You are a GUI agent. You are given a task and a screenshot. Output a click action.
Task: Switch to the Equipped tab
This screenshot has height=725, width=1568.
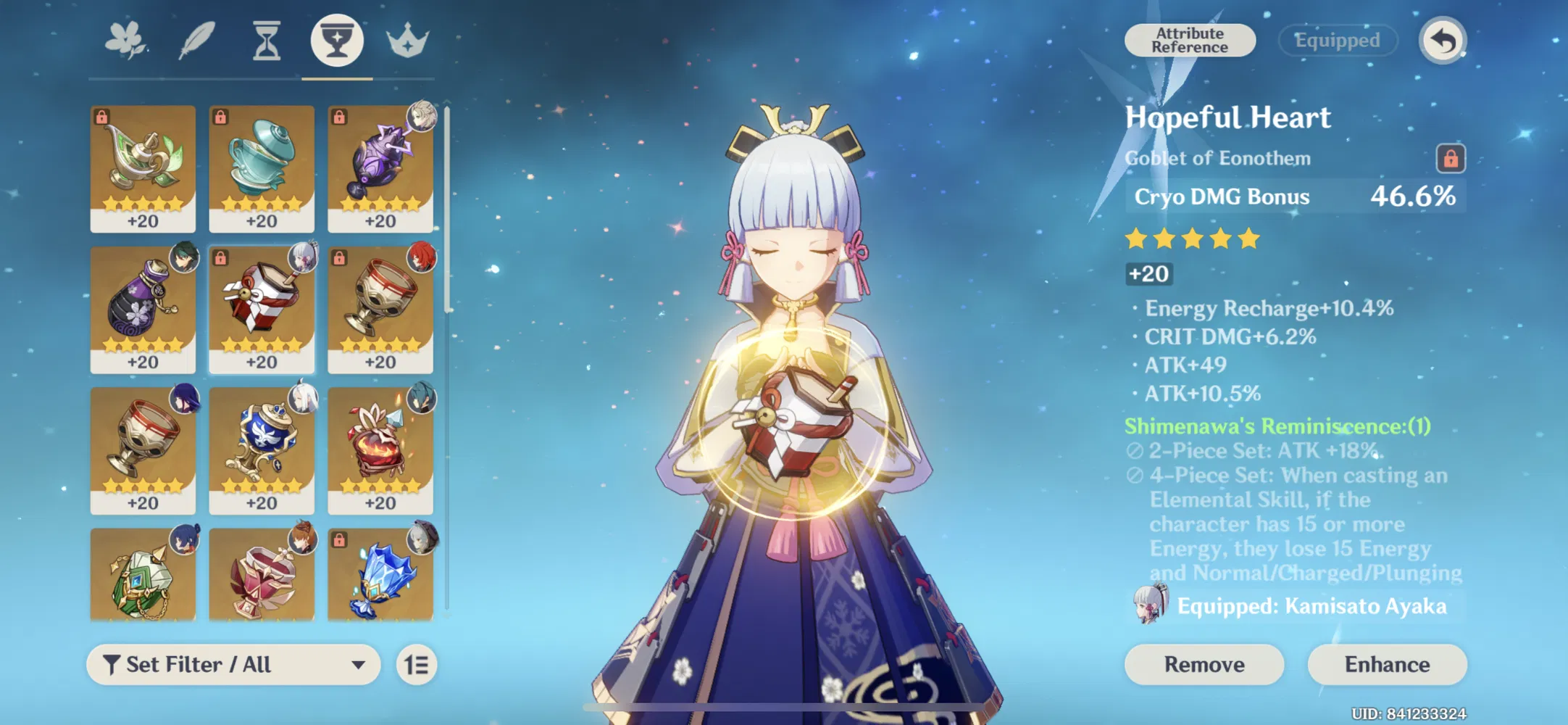tap(1337, 40)
